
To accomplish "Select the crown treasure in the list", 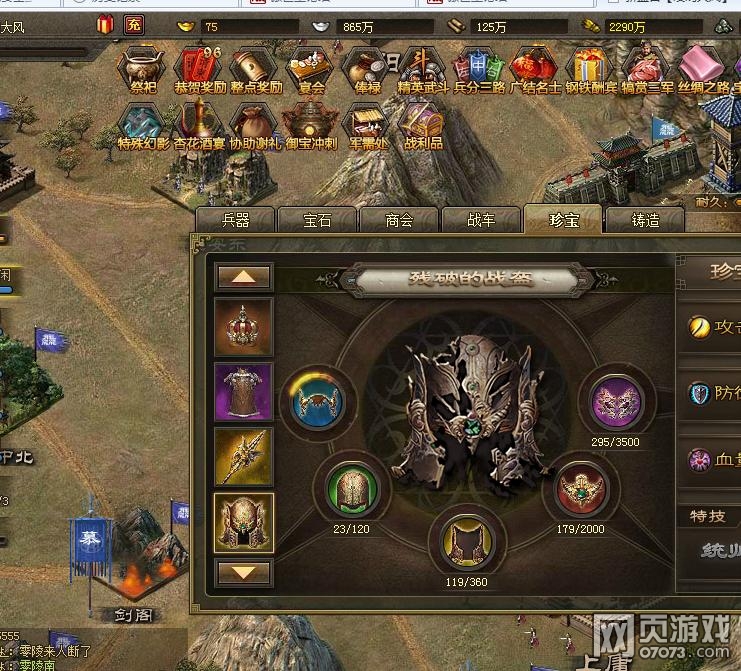I will [x=244, y=327].
